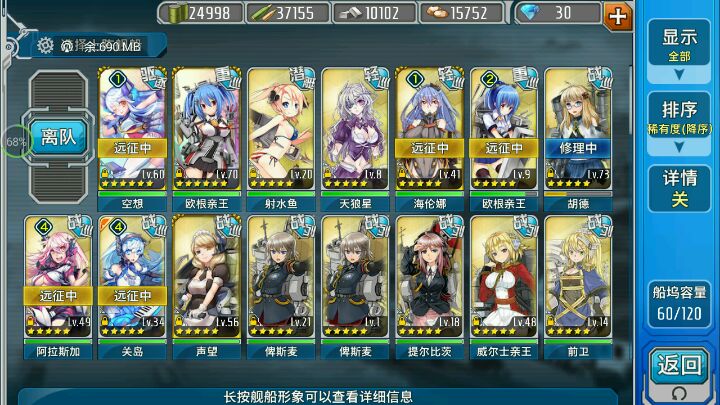Viewport: 720px width, 405px height.
Task: Tap the 离队 leave-team button
Action: 60,137
